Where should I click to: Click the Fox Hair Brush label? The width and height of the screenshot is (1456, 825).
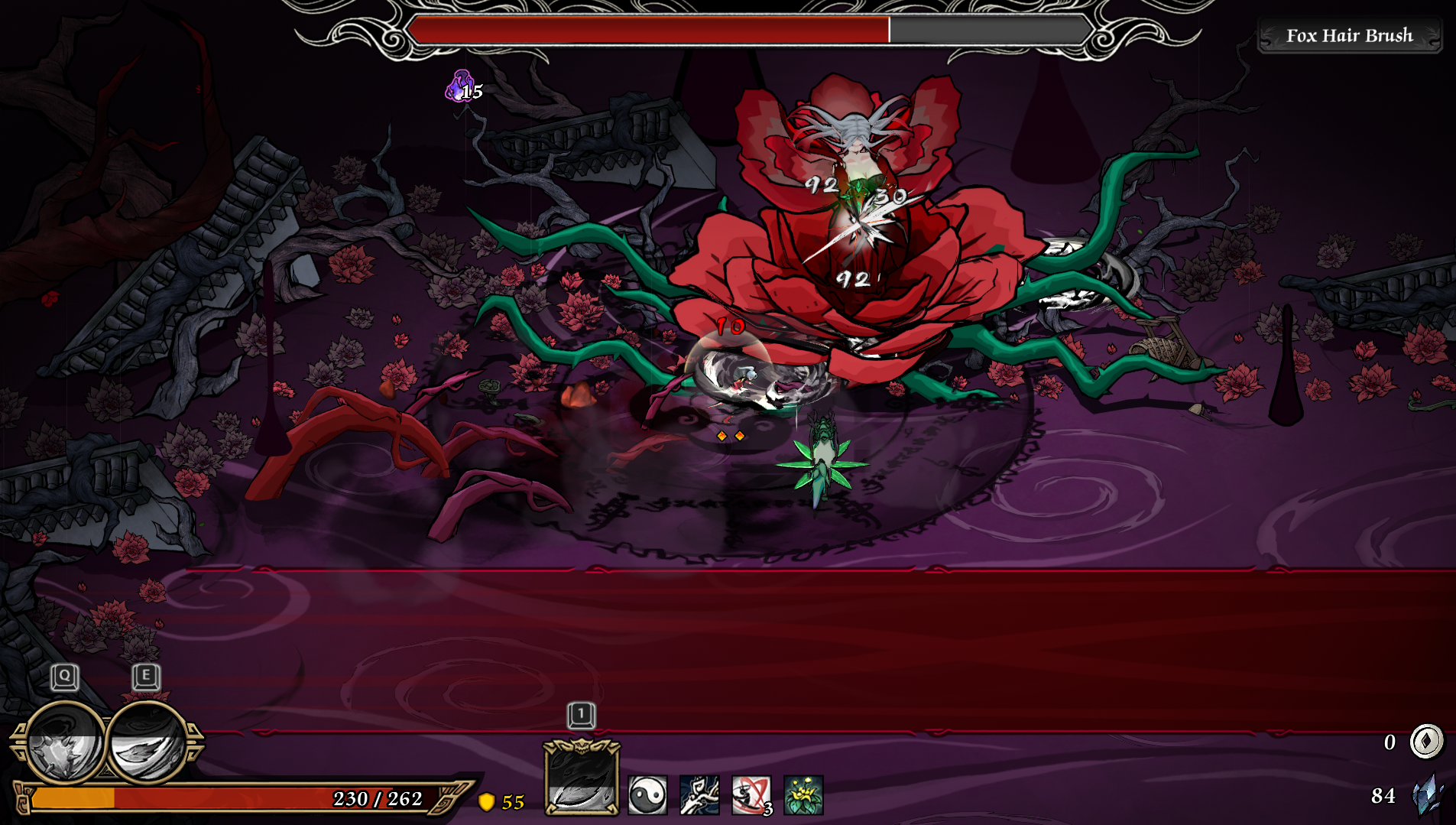click(1349, 36)
